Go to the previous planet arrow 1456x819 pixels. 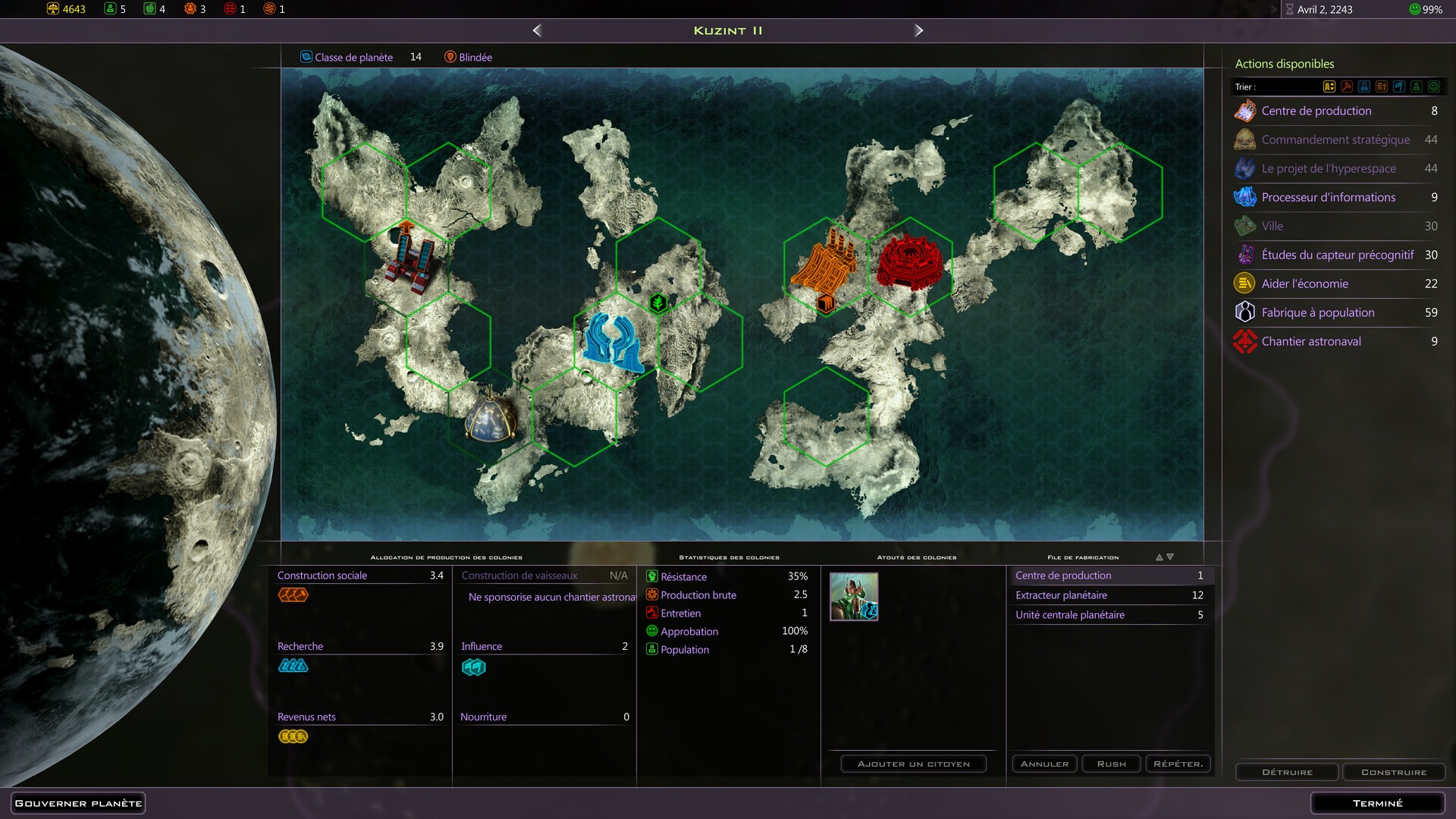click(x=537, y=30)
